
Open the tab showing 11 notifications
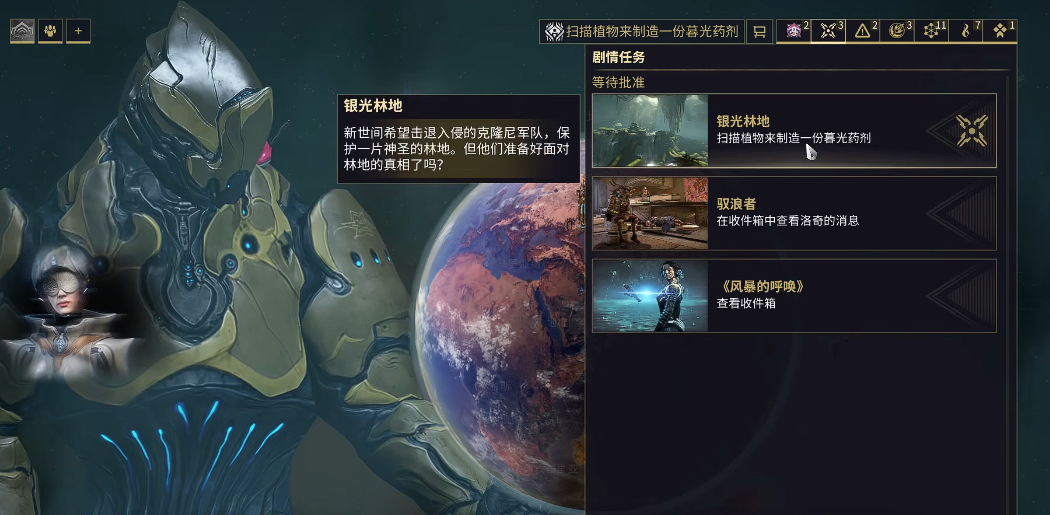[931, 32]
